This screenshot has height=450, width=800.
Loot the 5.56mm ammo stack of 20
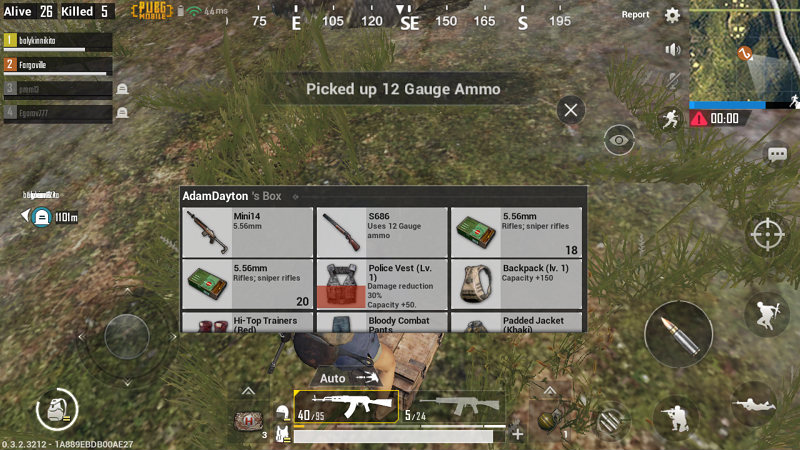[x=247, y=284]
